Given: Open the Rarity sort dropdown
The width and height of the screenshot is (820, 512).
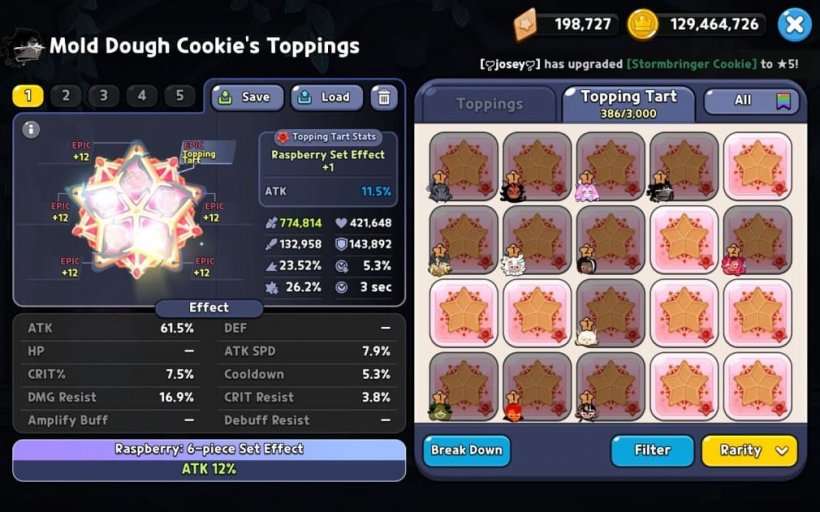Looking at the screenshot, I should 749,450.
